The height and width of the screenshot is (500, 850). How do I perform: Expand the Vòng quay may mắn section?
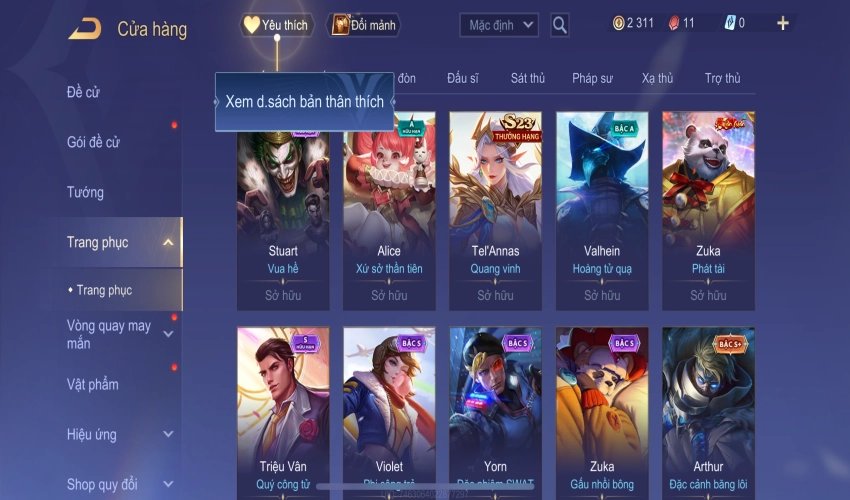point(167,334)
